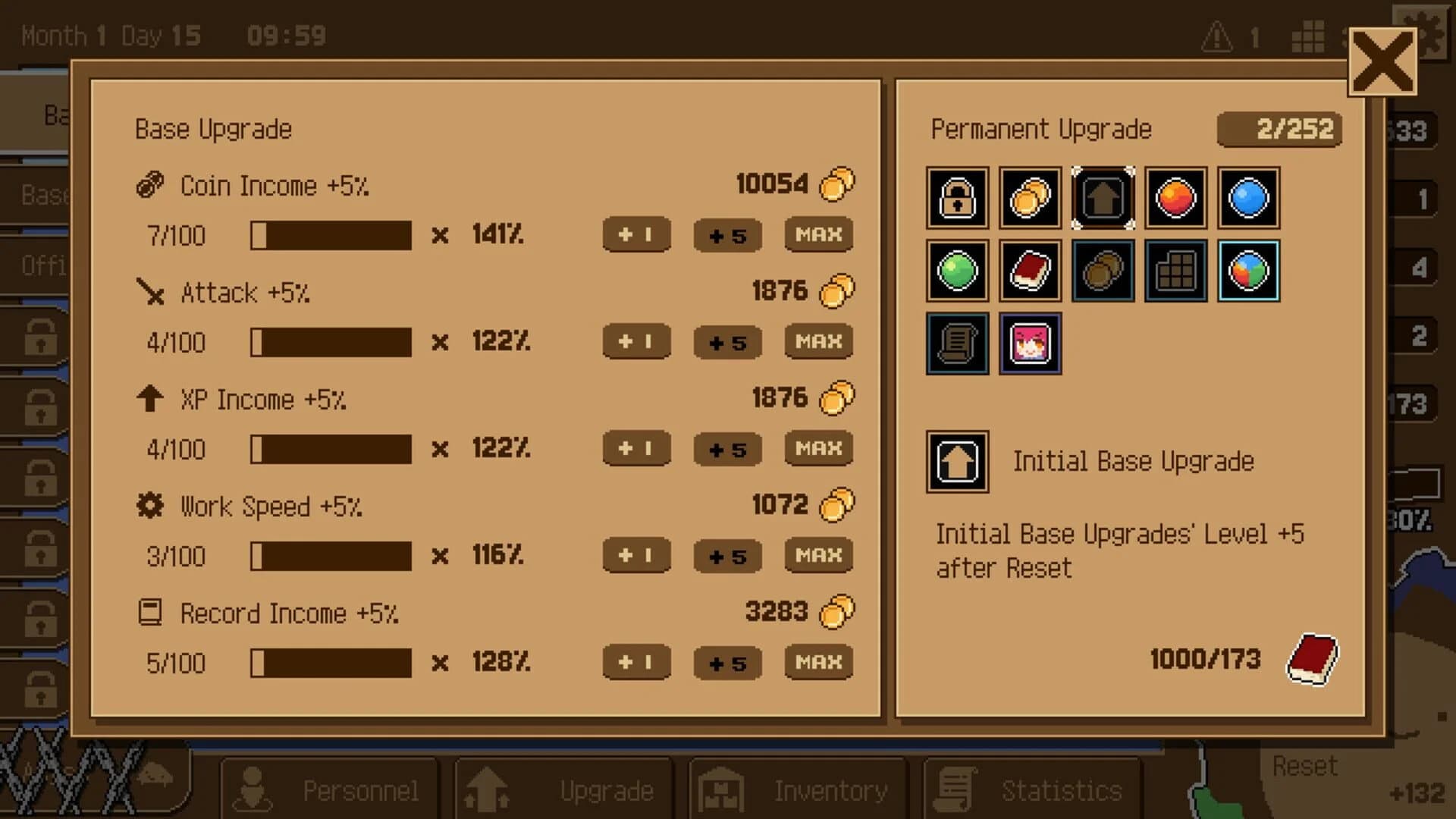Select the locked padlock upgrade slot
Image resolution: width=1456 pixels, height=819 pixels.
click(956, 199)
